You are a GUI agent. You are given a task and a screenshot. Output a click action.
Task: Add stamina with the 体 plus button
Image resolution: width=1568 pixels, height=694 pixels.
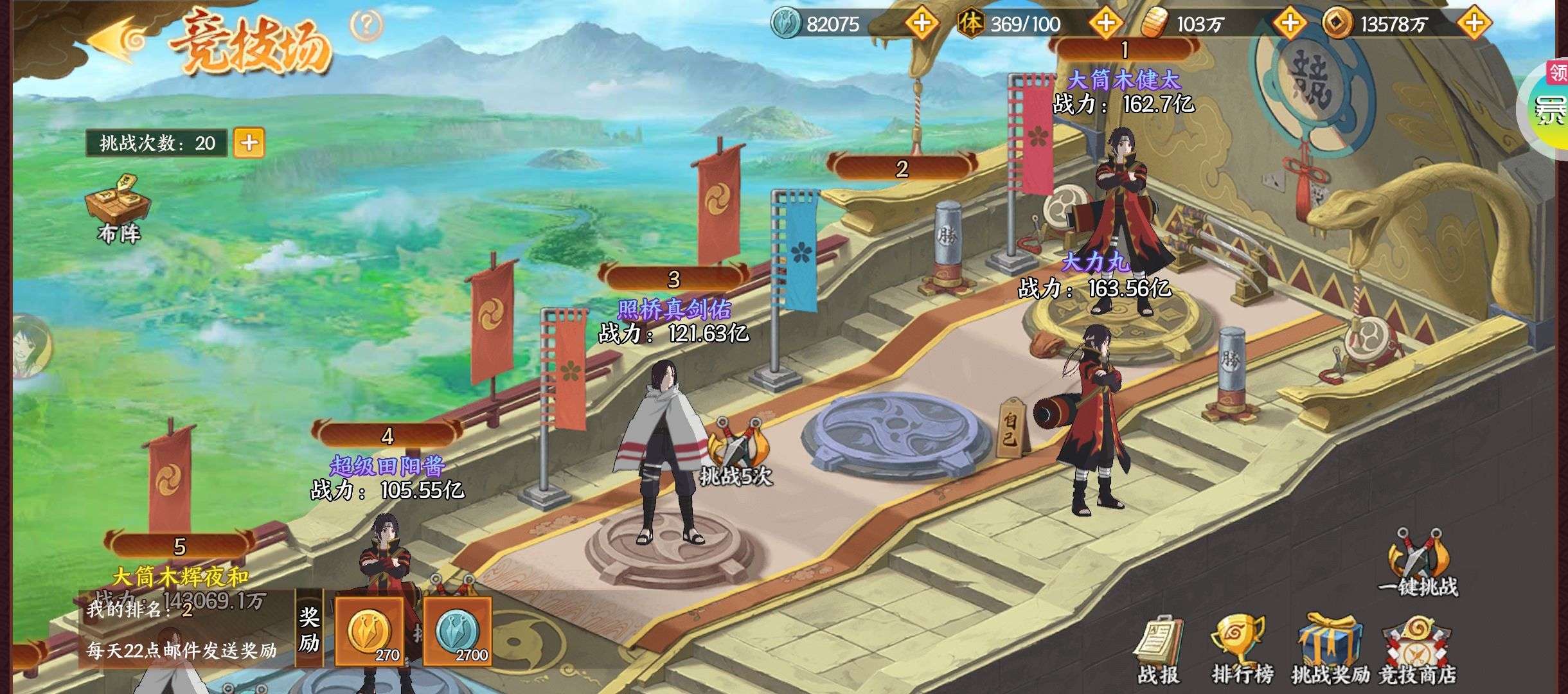1105,24
